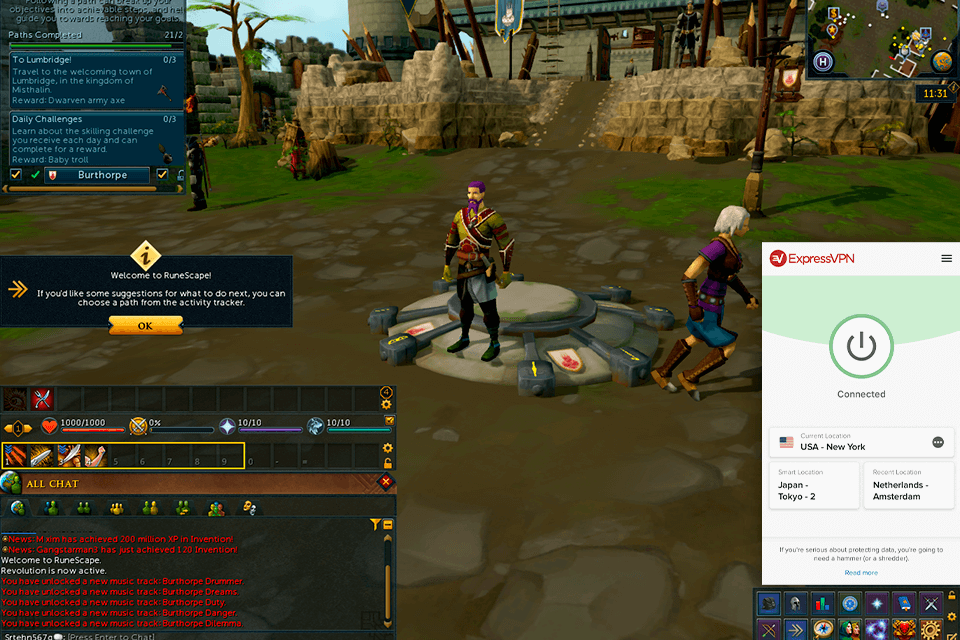The image size is (960, 640).
Task: Open the ExpressVPN hamburger menu
Action: pos(946,258)
